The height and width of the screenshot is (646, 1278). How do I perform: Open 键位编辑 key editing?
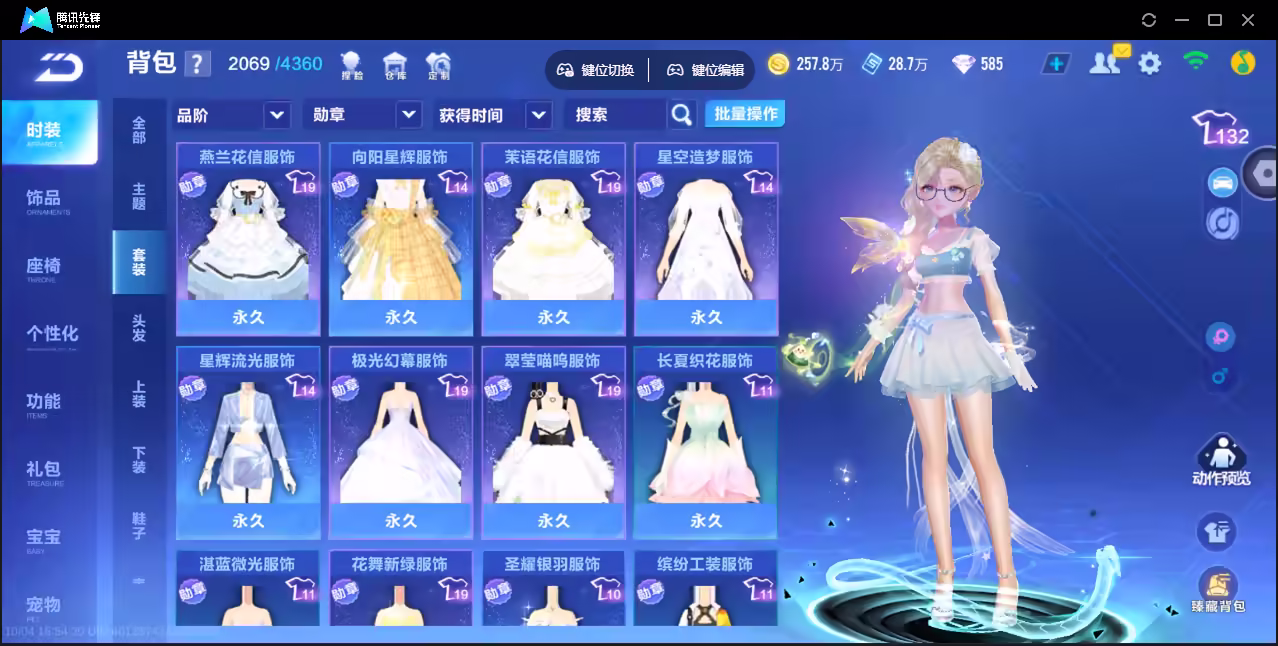(x=706, y=70)
